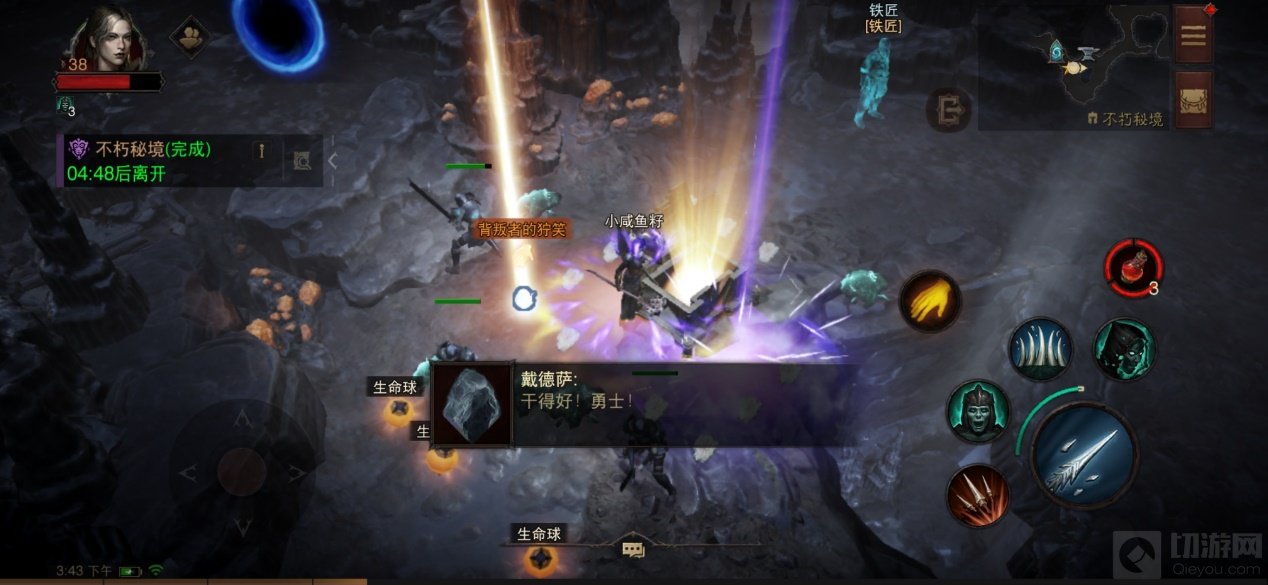The width and height of the screenshot is (1268, 585).
Task: Cast the green skeleton summon skill
Action: (x=977, y=412)
